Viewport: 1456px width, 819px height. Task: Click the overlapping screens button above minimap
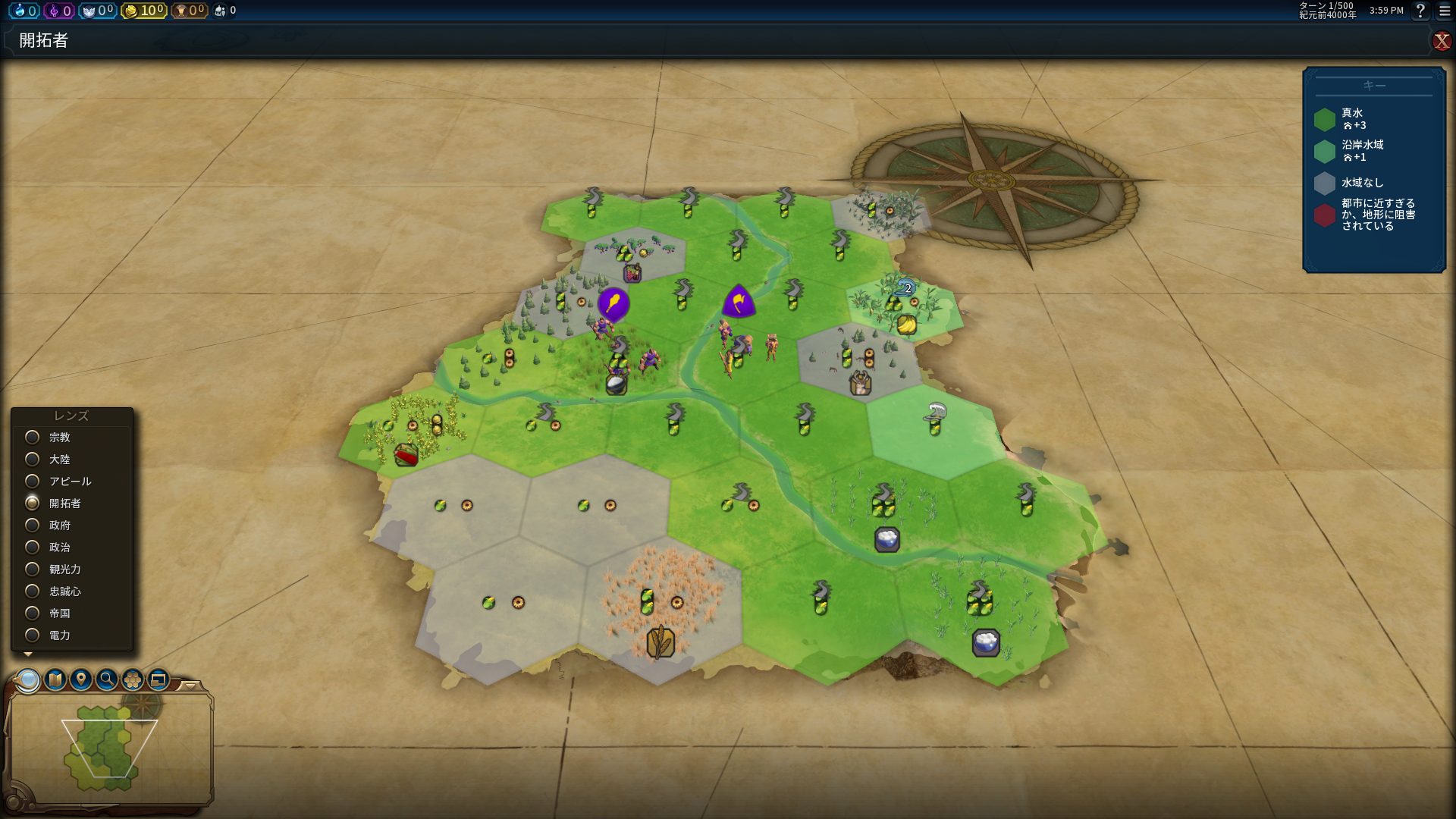(158, 679)
